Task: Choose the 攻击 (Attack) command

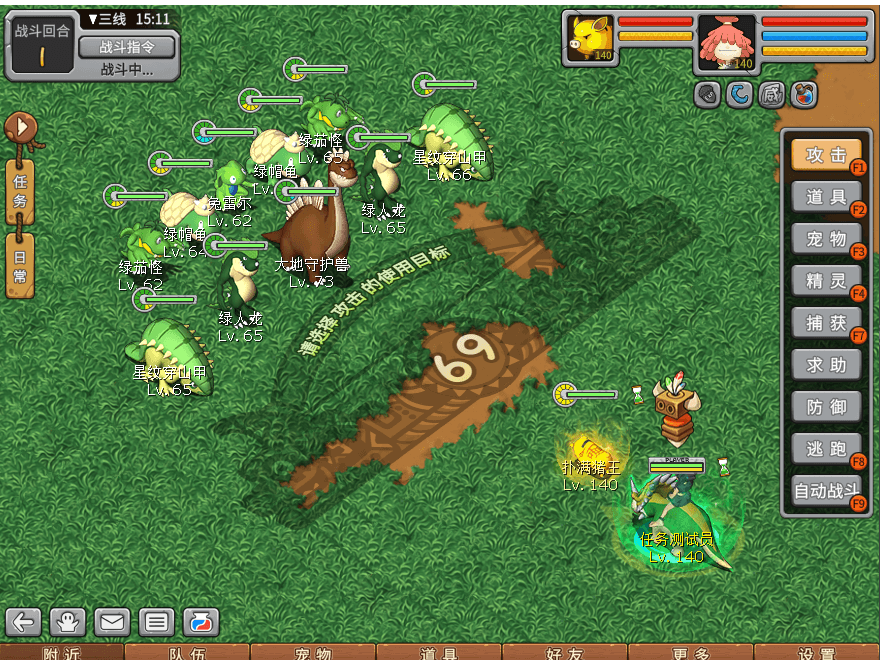Action: click(825, 155)
